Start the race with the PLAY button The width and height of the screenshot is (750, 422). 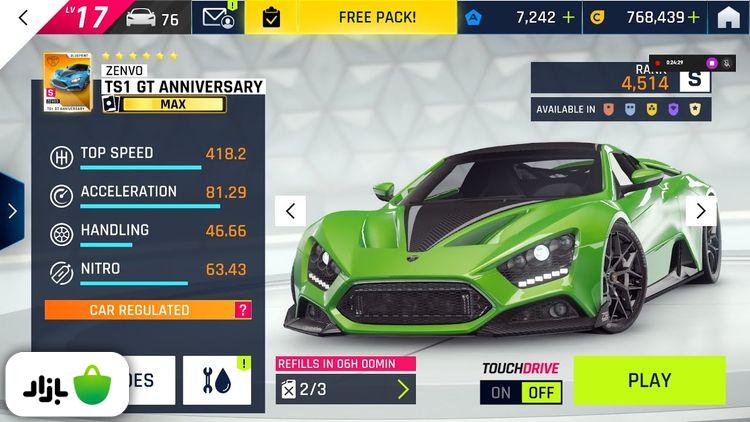pyautogui.click(x=649, y=380)
